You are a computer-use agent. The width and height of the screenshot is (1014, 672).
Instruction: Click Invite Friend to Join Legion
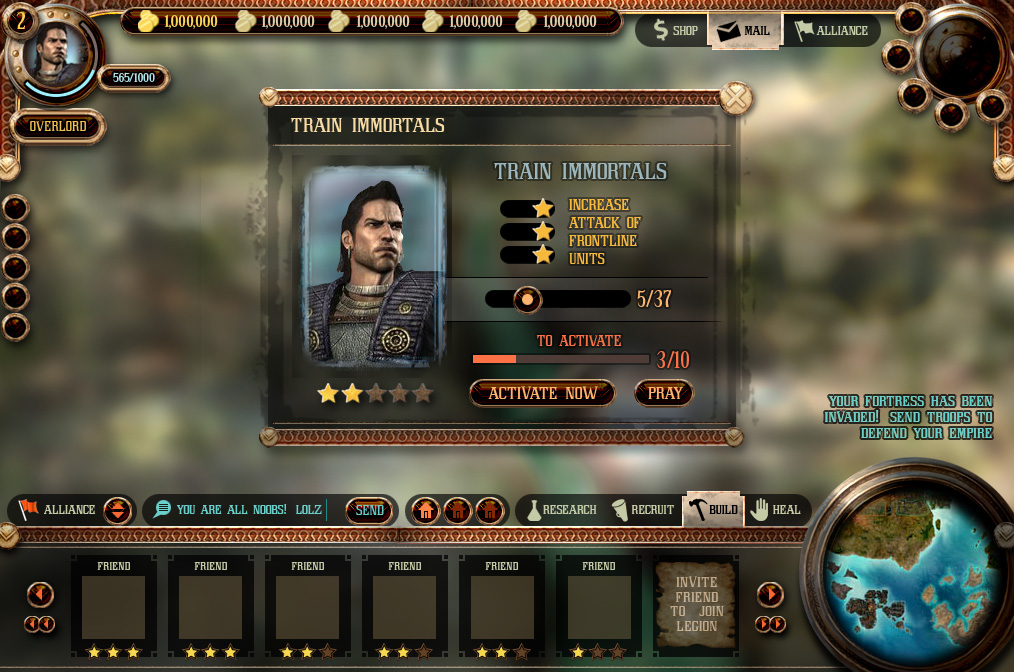click(x=697, y=603)
